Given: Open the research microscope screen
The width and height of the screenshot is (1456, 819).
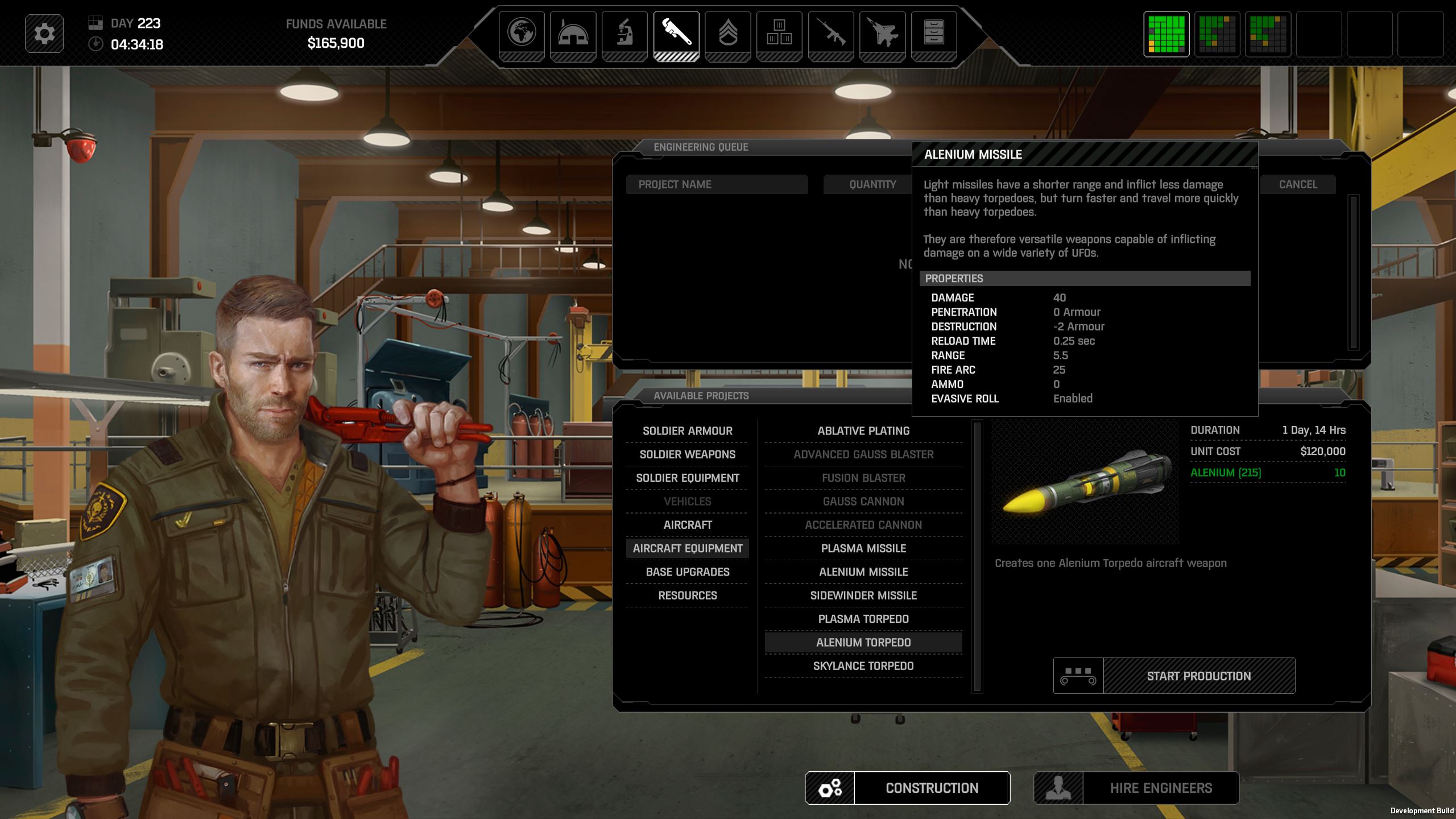Looking at the screenshot, I should point(624,33).
